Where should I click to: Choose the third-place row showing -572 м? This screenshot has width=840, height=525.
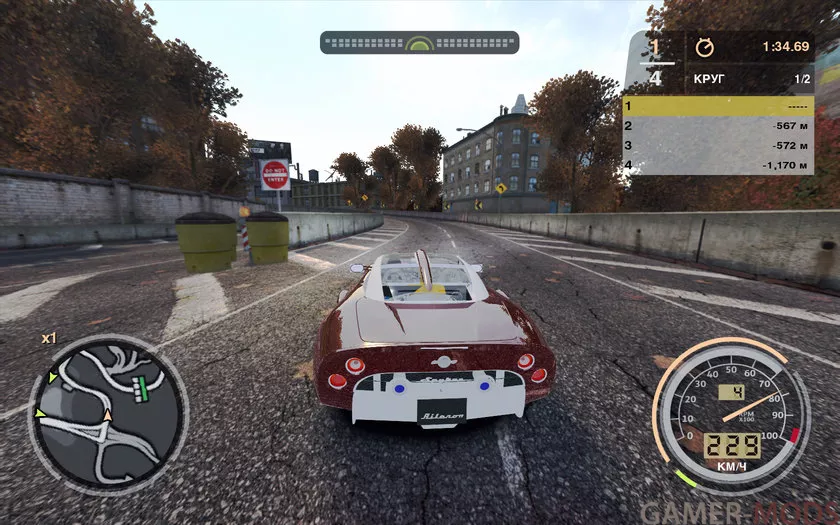718,145
